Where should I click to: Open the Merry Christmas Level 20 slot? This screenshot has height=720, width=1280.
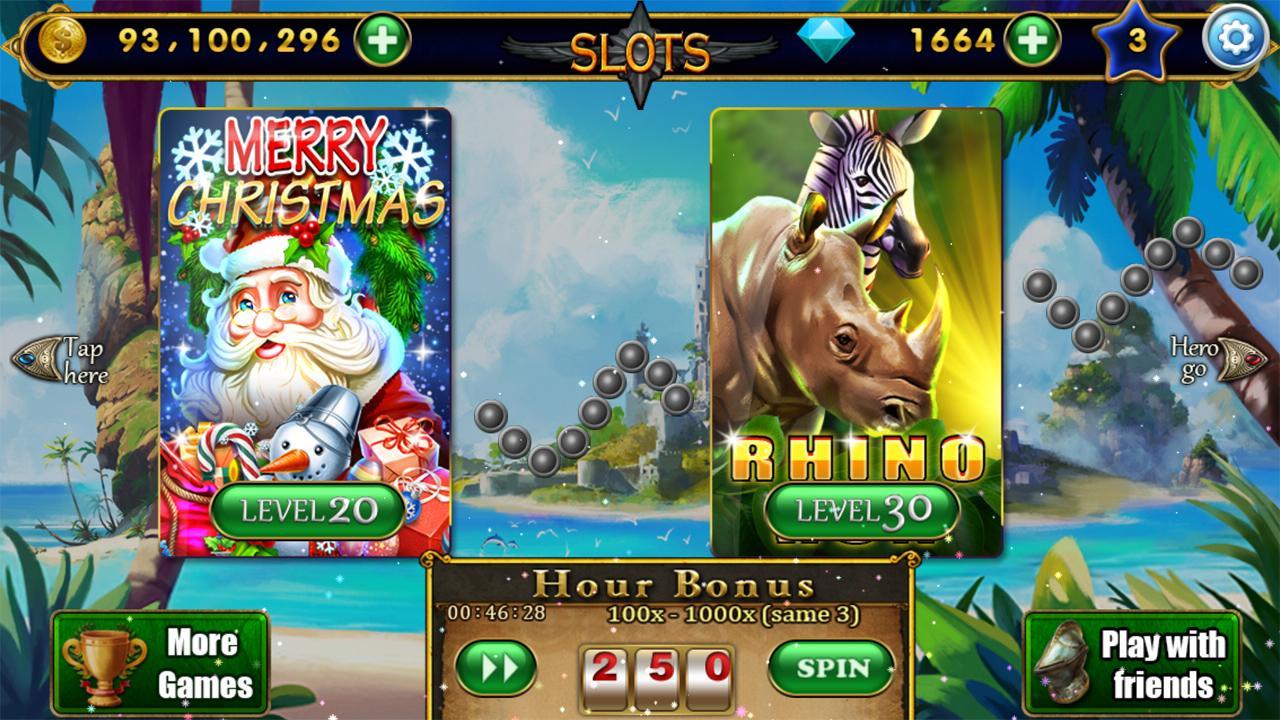[300, 300]
